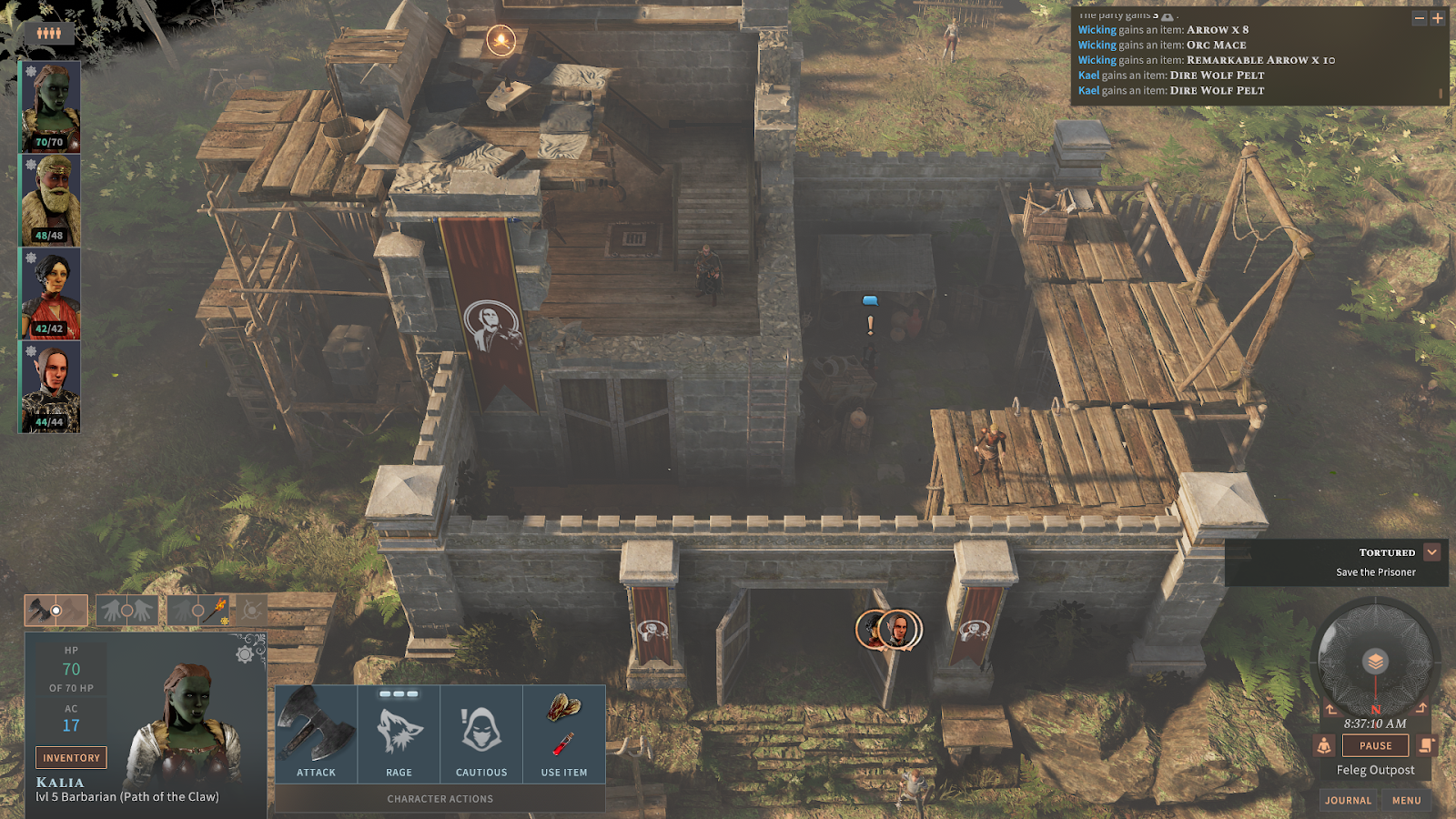1456x819 pixels.
Task: Open the game Menu
Action: pyautogui.click(x=1406, y=800)
